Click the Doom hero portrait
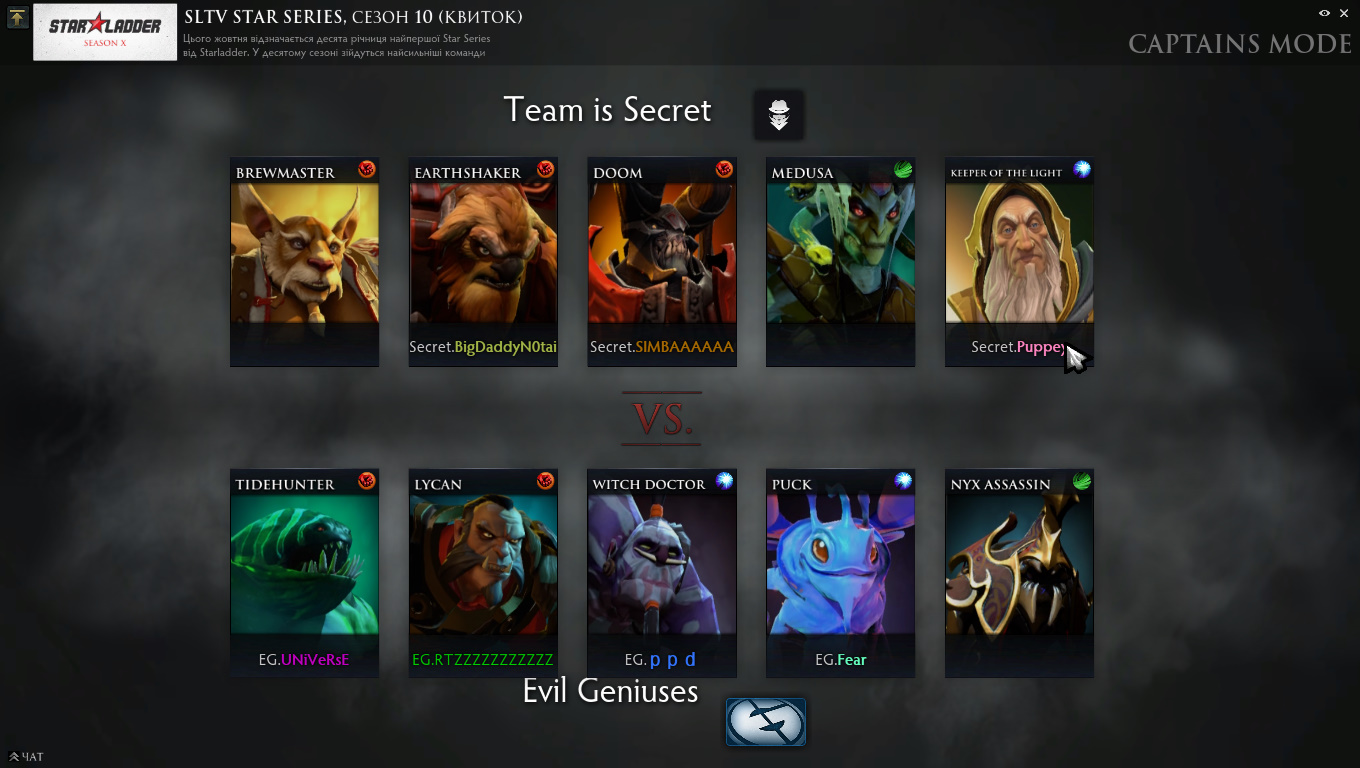This screenshot has width=1360, height=768. tap(662, 262)
